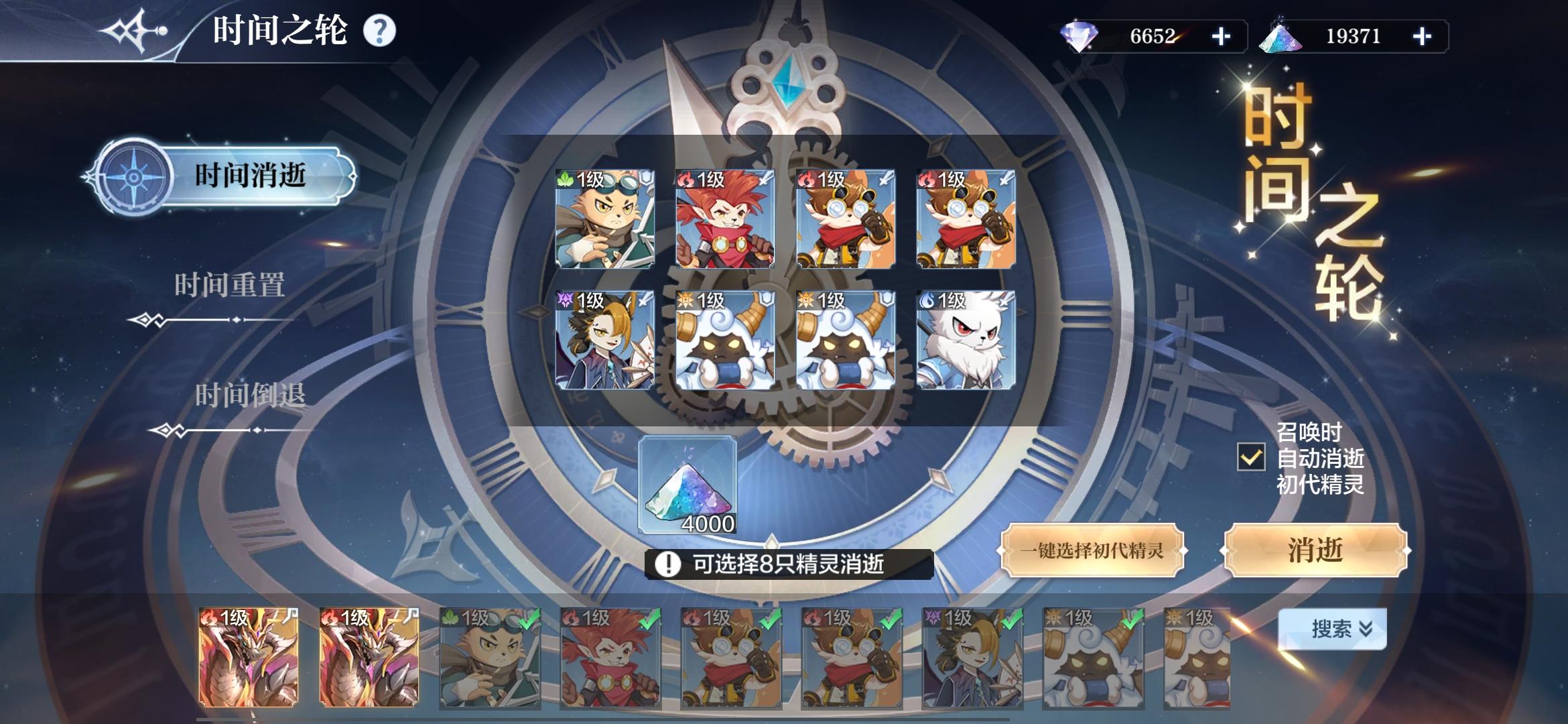
Task: Open the 时间之轮 help icon
Action: [380, 29]
